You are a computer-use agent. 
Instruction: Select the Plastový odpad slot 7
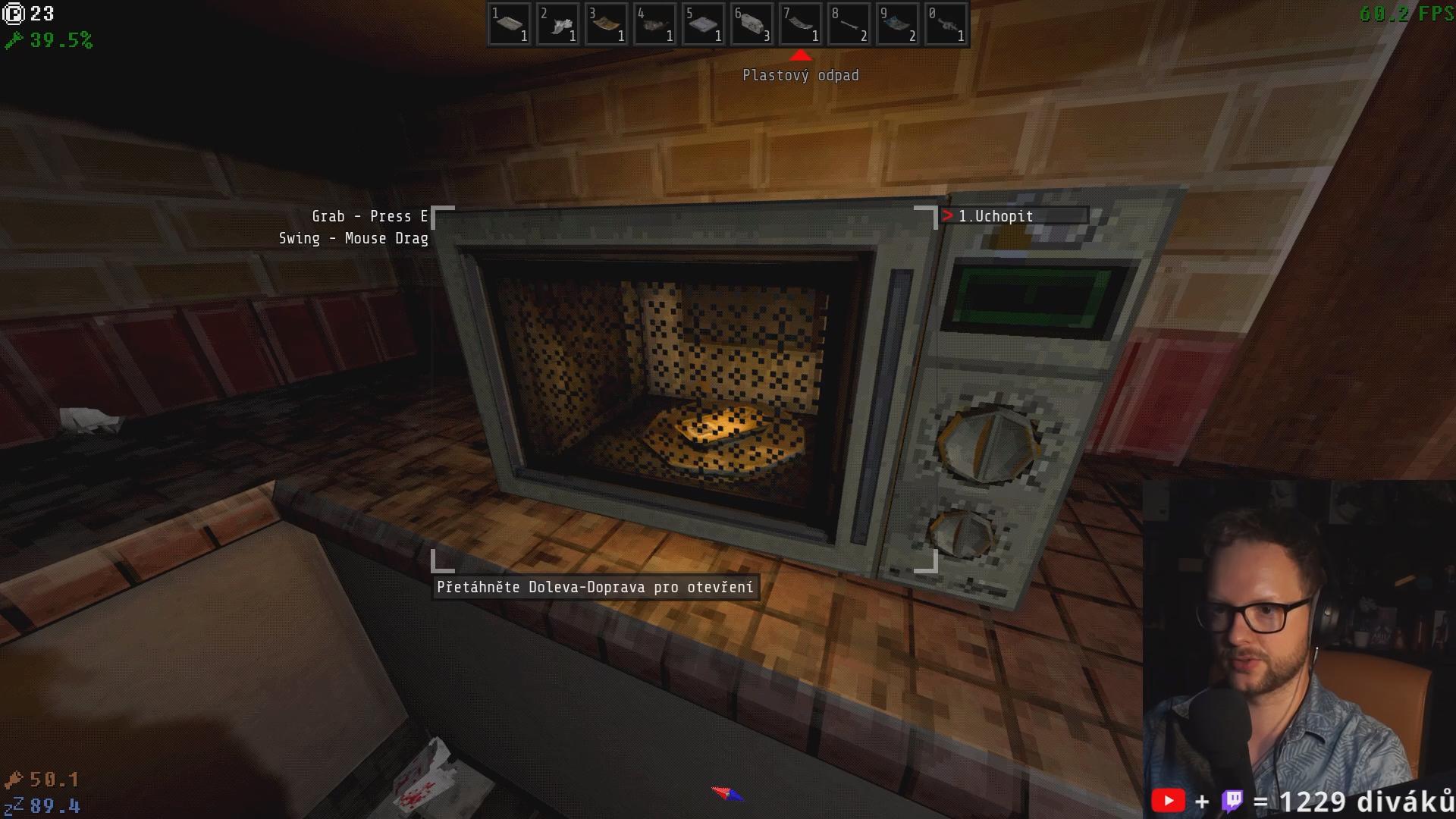[x=801, y=25]
